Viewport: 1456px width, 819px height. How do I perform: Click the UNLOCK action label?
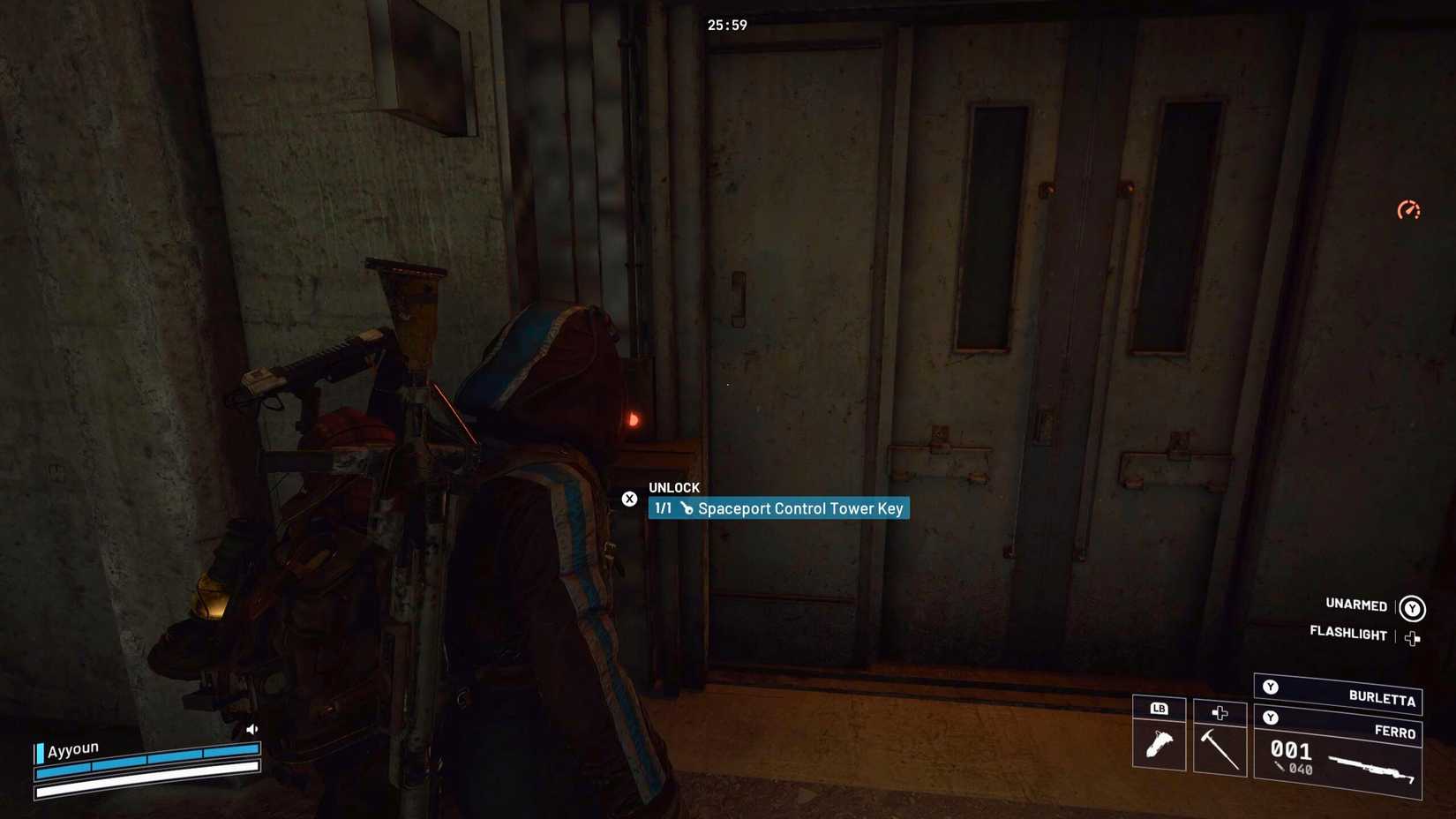point(673,487)
